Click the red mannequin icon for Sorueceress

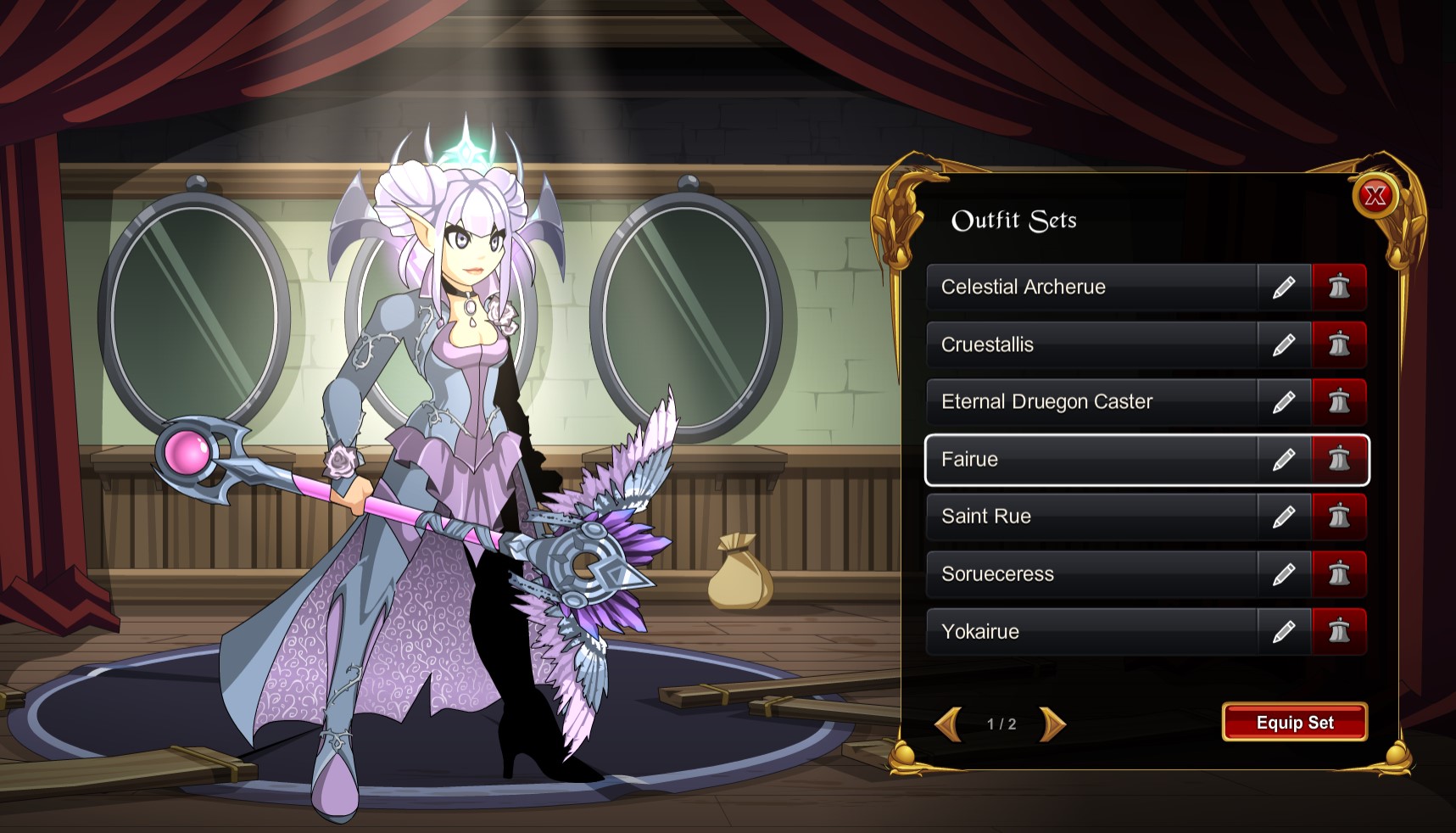click(x=1339, y=573)
